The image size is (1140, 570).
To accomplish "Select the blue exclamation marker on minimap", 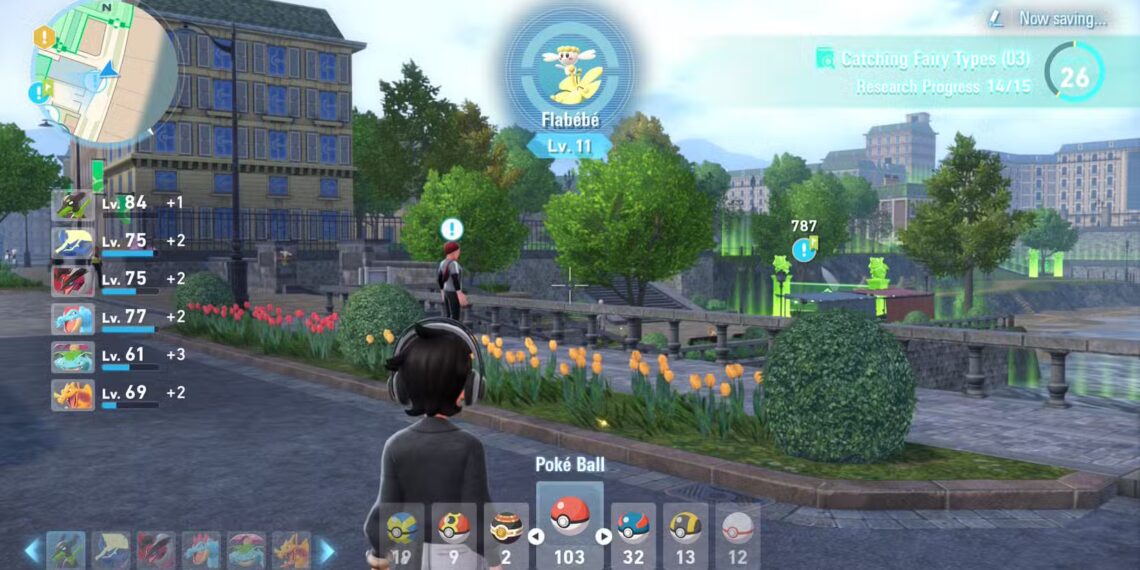I will coord(40,92).
